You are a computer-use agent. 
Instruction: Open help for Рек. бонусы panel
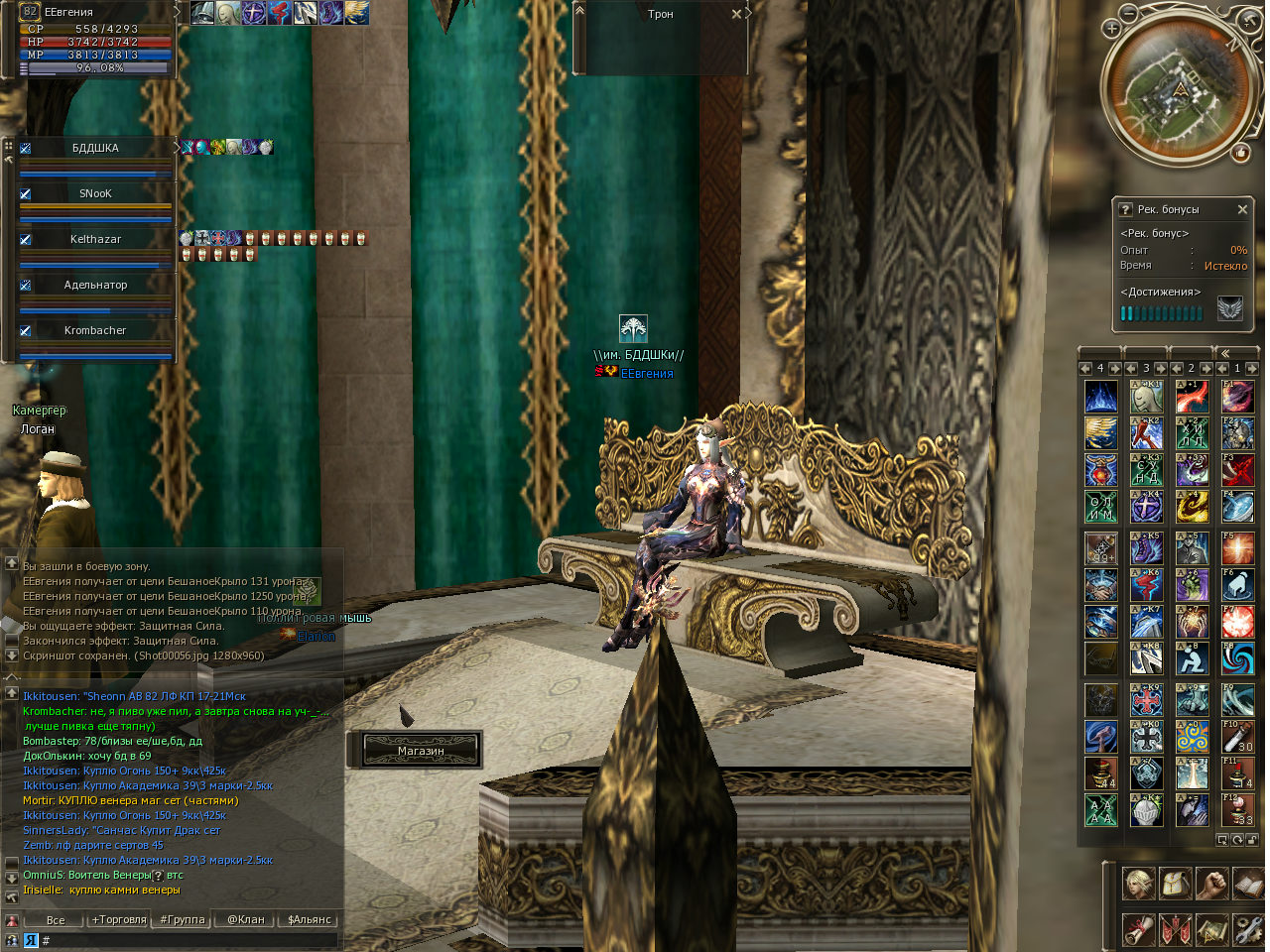coord(1125,209)
